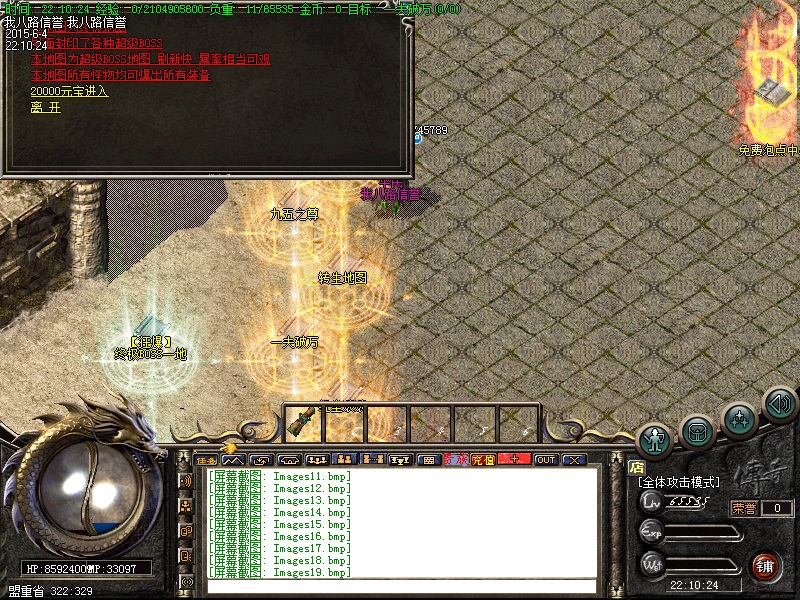Open the 任务 quest button
This screenshot has height=600, width=800.
pyautogui.click(x=206, y=460)
